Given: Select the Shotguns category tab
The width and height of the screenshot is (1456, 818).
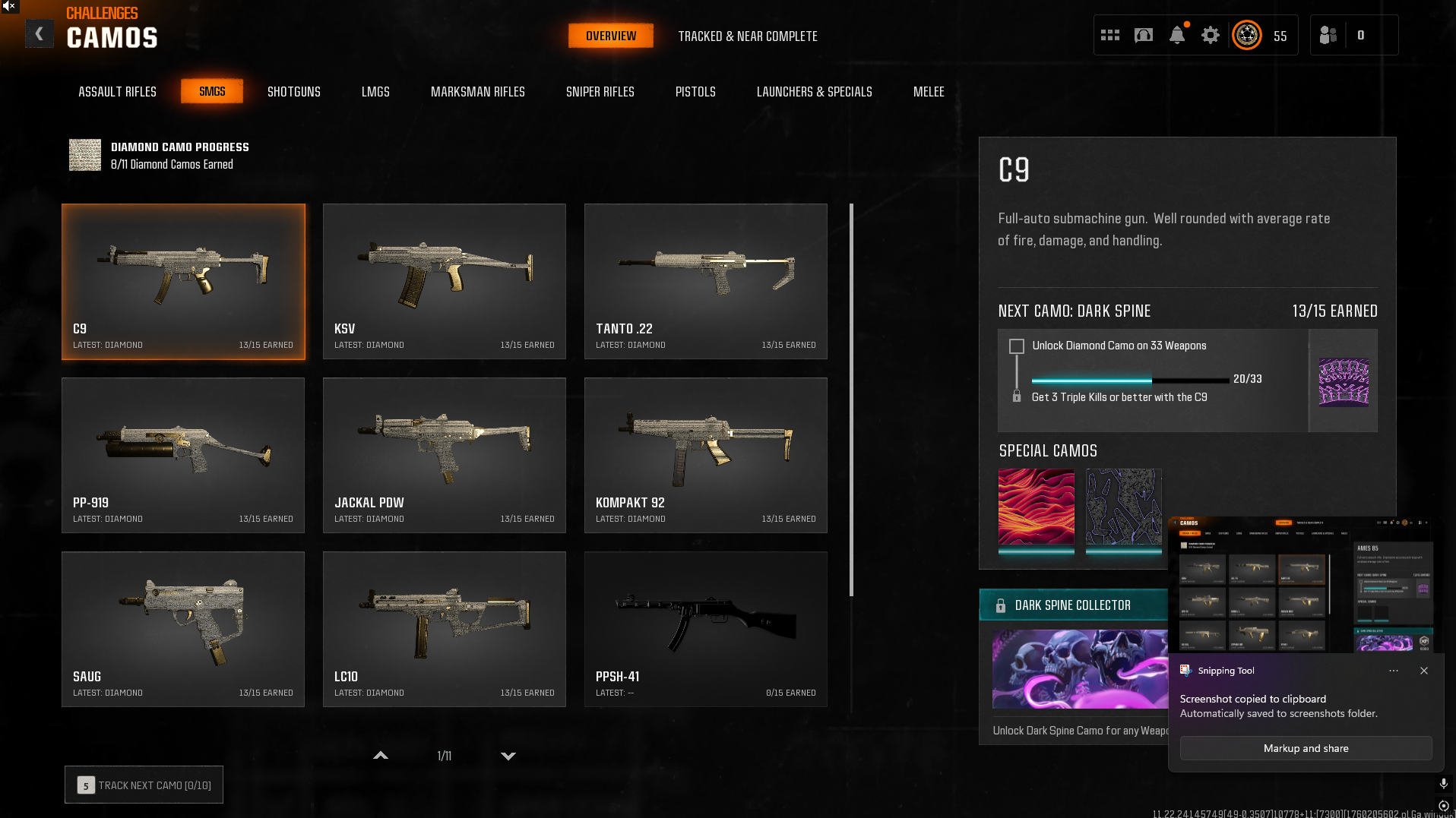Looking at the screenshot, I should (x=293, y=92).
